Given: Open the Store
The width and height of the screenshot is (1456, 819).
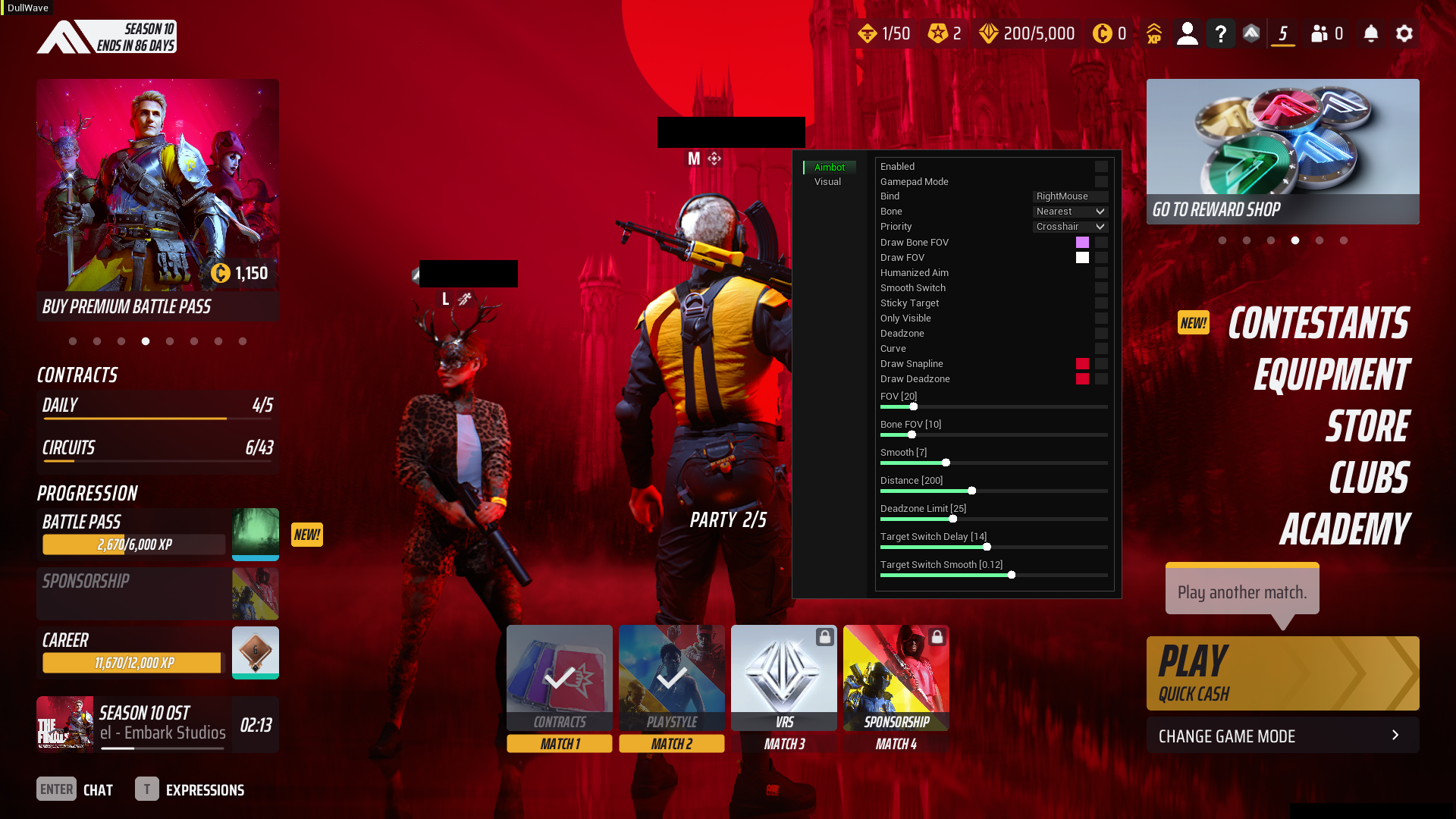Looking at the screenshot, I should click(x=1367, y=426).
